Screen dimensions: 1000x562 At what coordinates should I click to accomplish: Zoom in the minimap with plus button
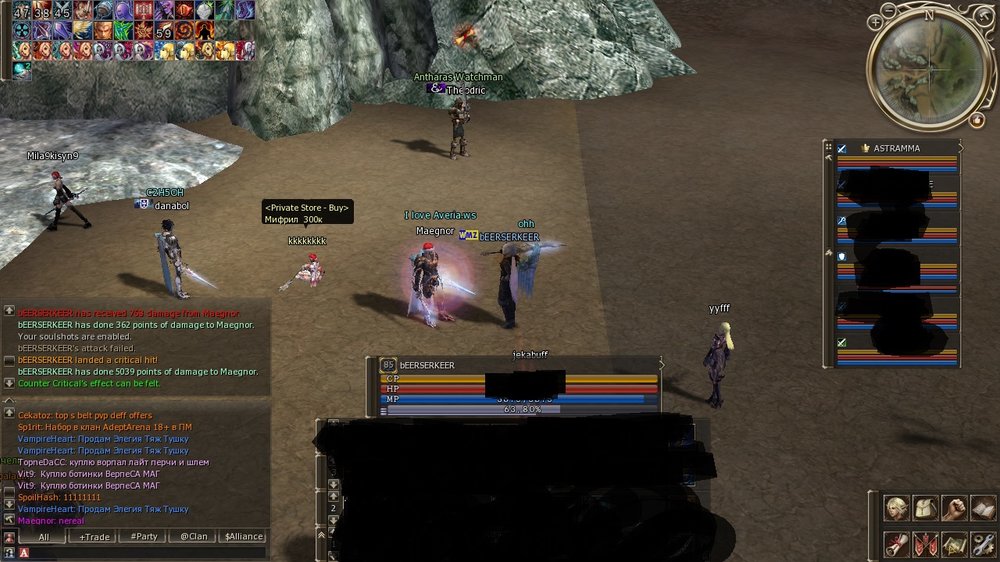(x=876, y=20)
